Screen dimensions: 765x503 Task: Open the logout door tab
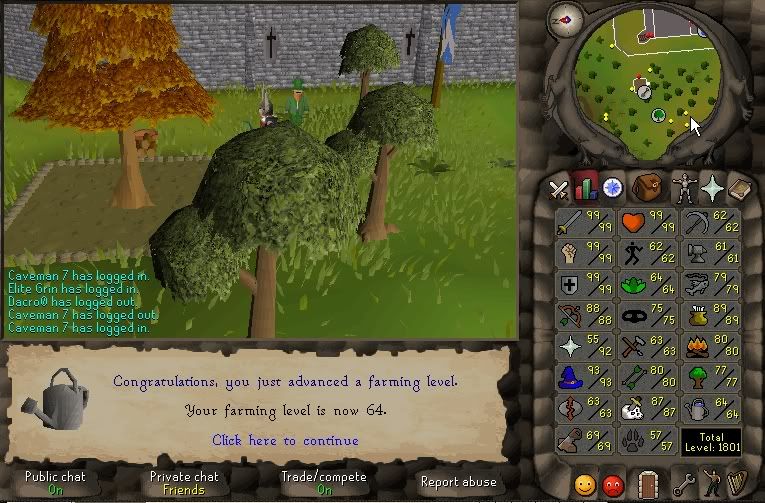click(650, 484)
